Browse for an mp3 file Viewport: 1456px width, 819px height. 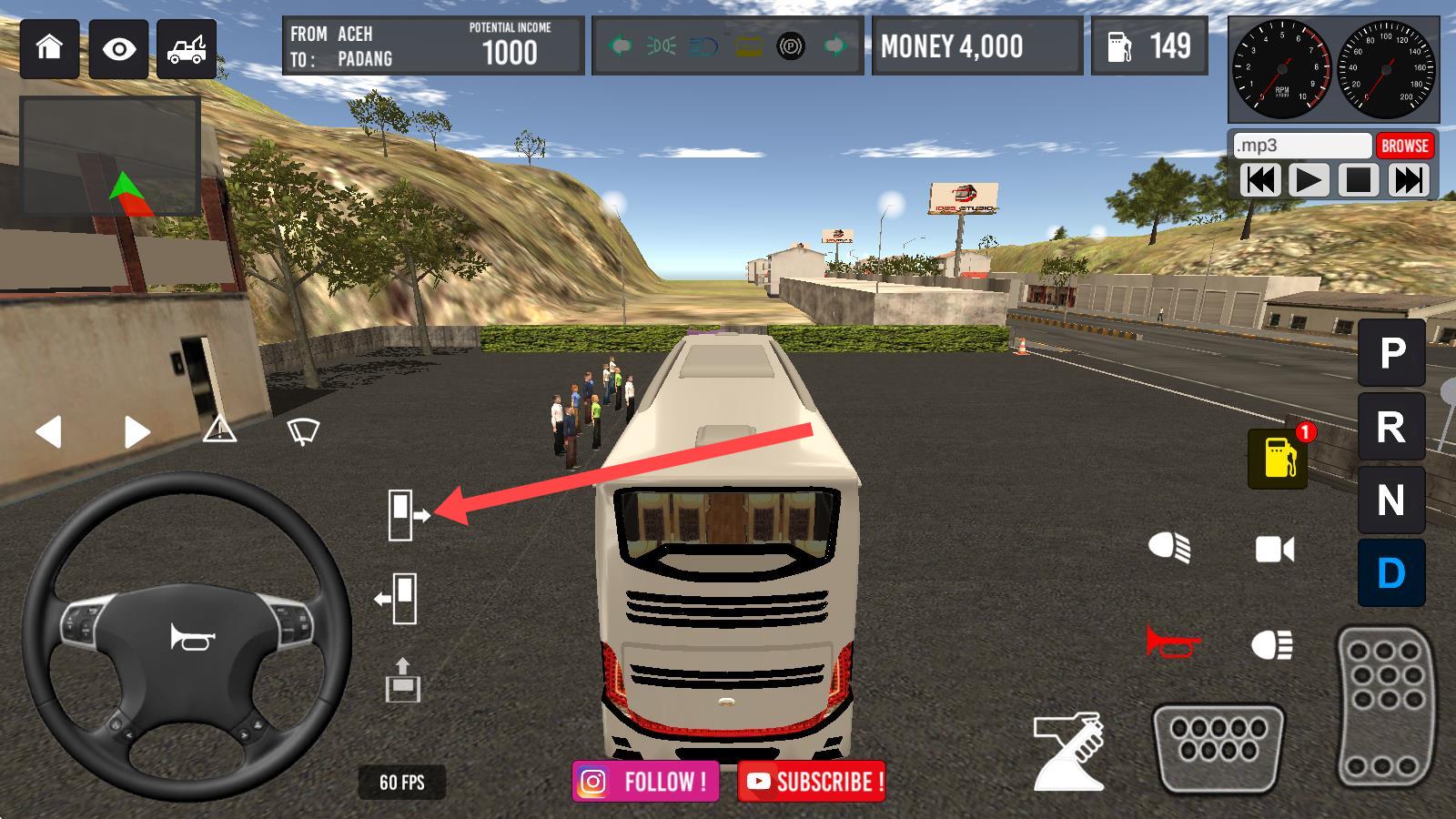coord(1404,146)
